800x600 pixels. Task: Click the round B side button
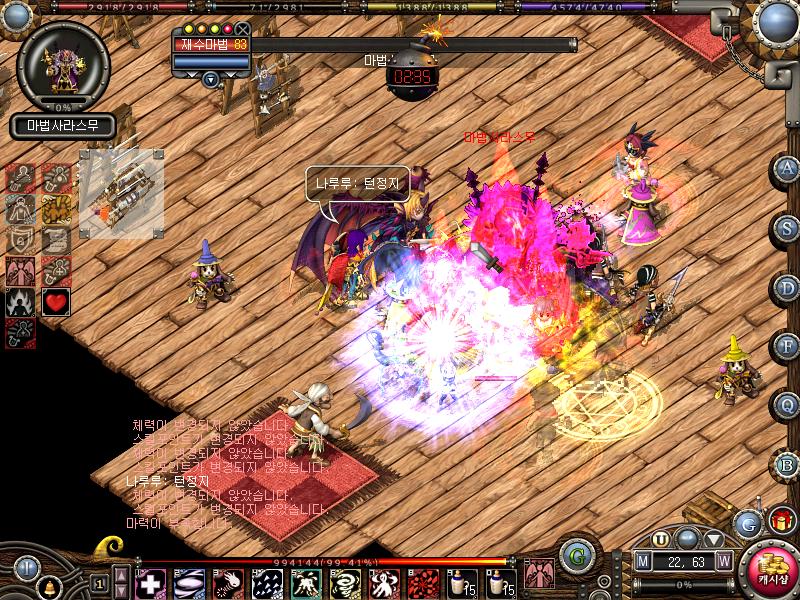(x=788, y=464)
